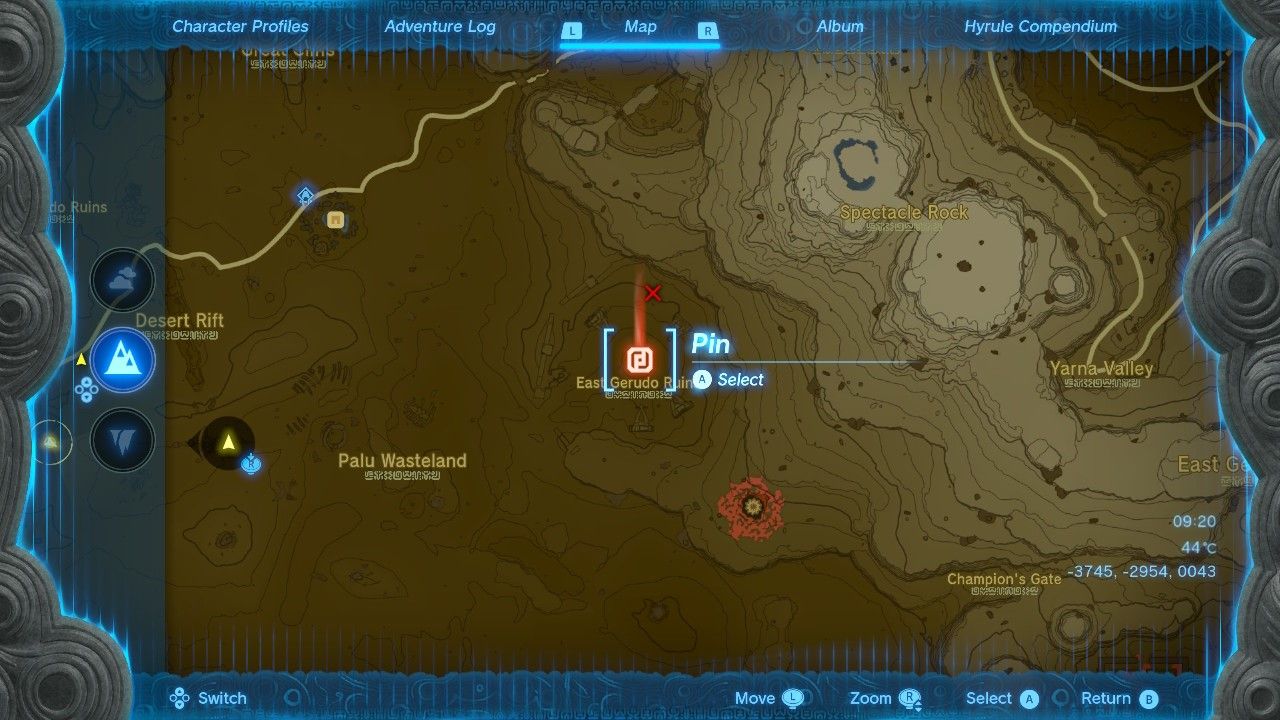Image resolution: width=1280 pixels, height=720 pixels.
Task: Switch to the Album tab
Action: [x=839, y=27]
